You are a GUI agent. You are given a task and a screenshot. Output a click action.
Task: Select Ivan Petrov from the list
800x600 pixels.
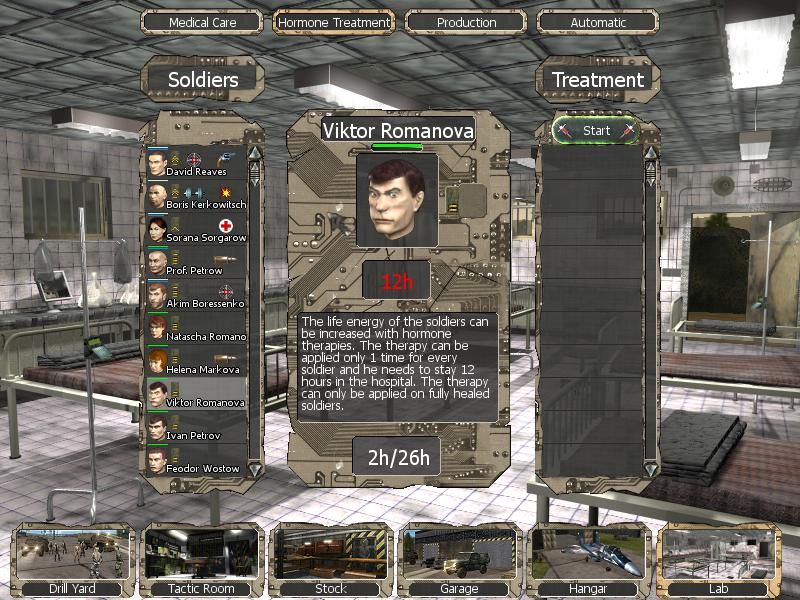[196, 428]
